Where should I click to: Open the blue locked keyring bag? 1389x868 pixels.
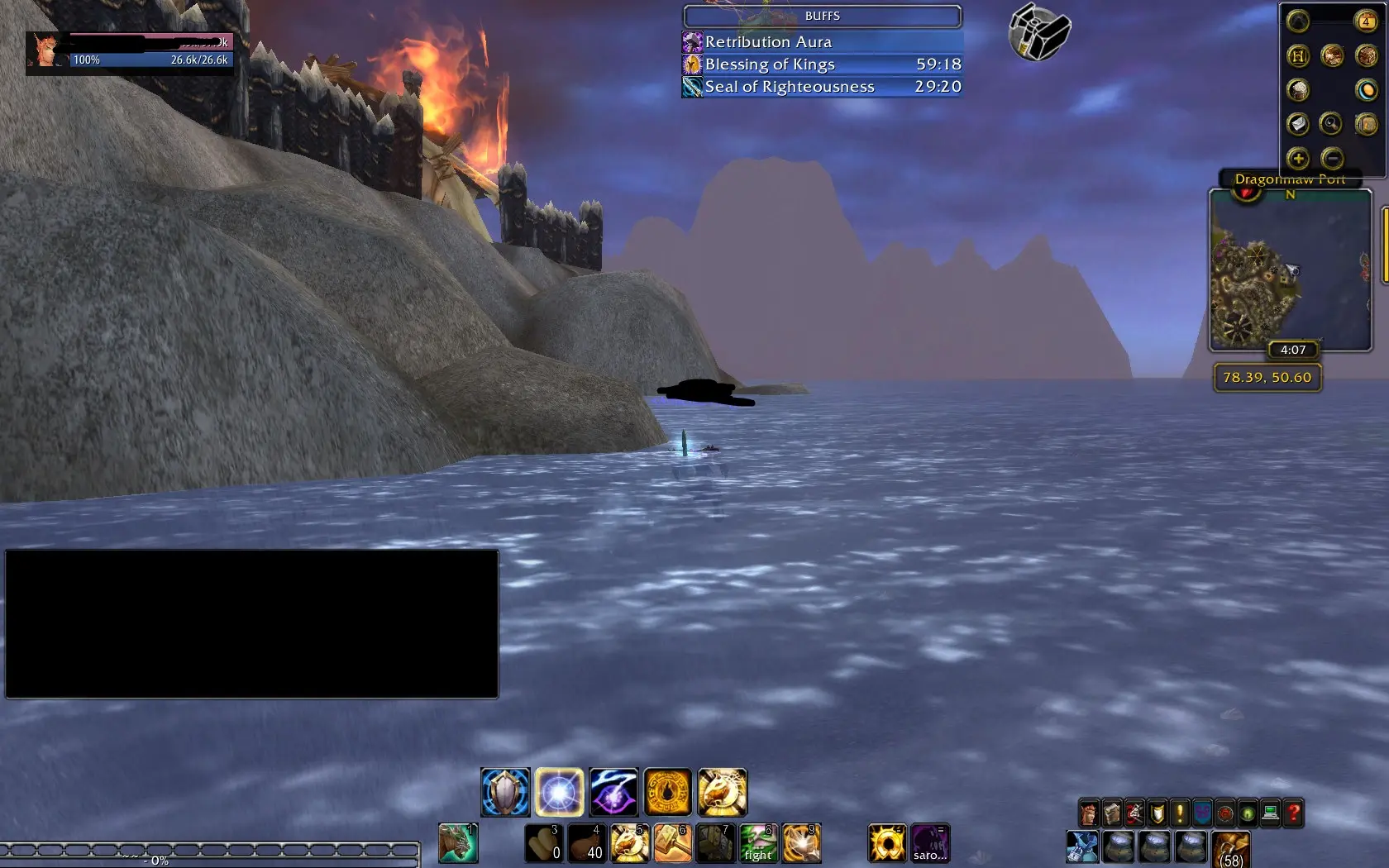(x=1081, y=848)
